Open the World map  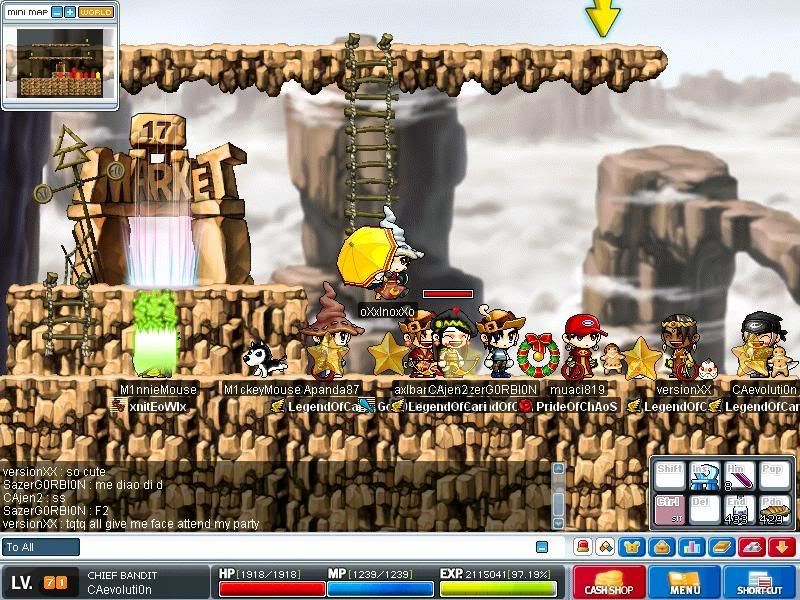tap(96, 12)
